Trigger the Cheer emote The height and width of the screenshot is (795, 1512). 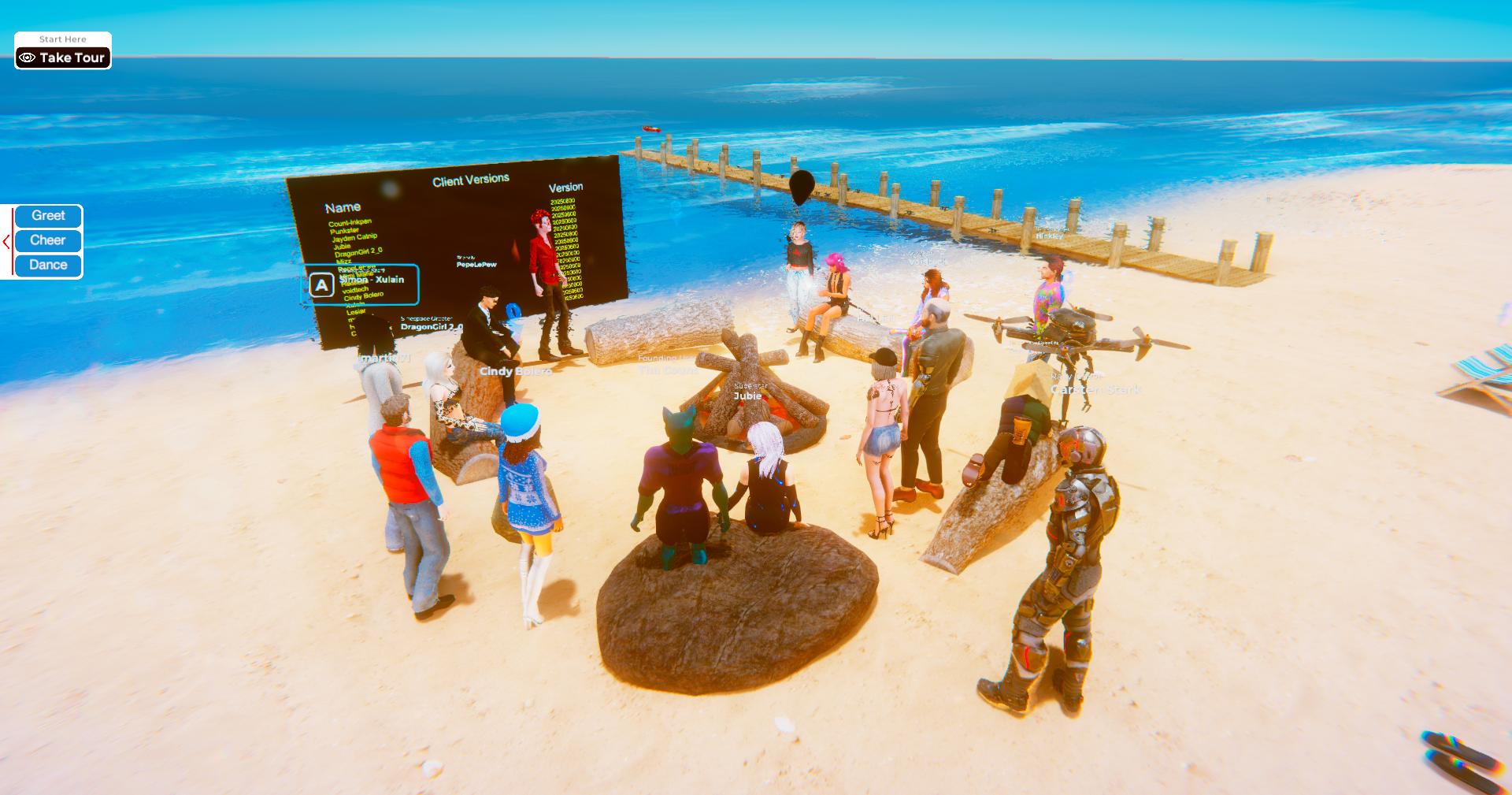coord(48,240)
